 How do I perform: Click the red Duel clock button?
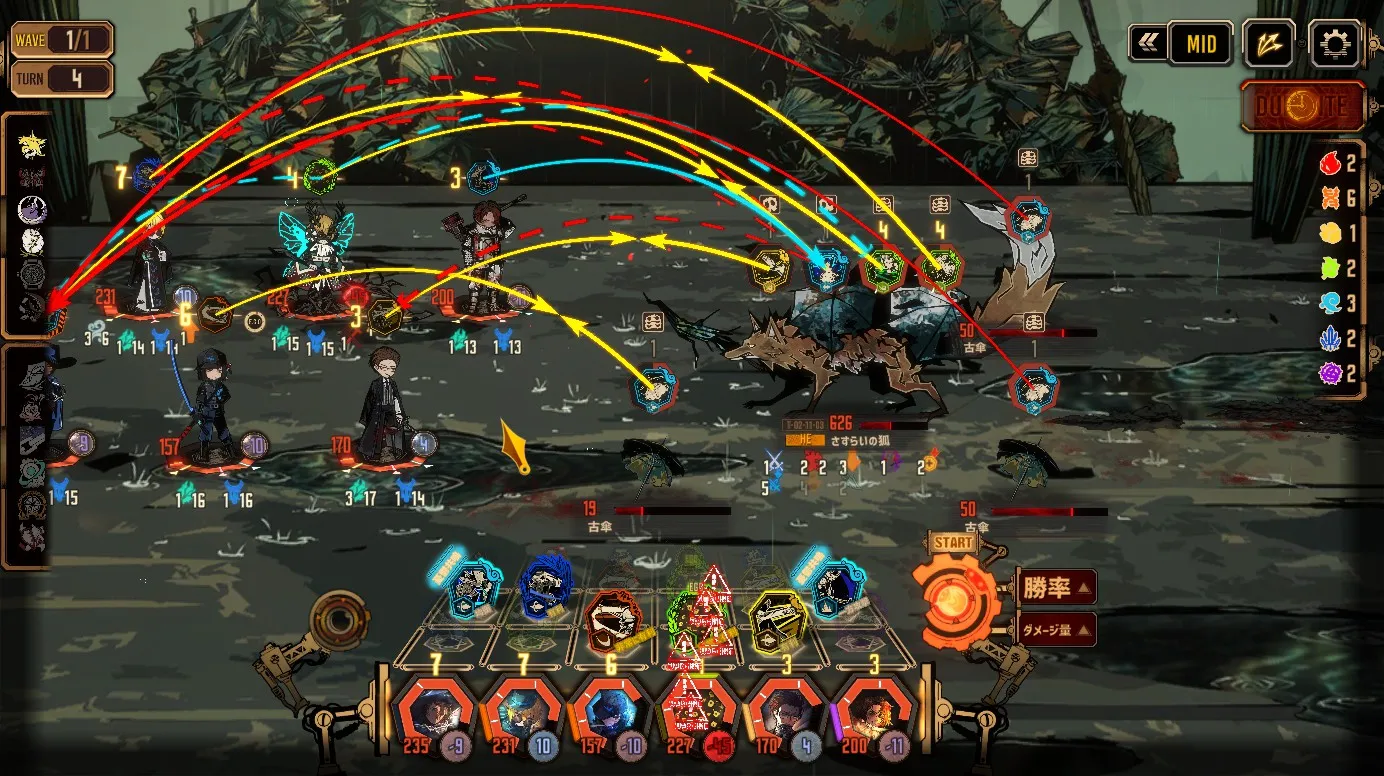(1303, 106)
